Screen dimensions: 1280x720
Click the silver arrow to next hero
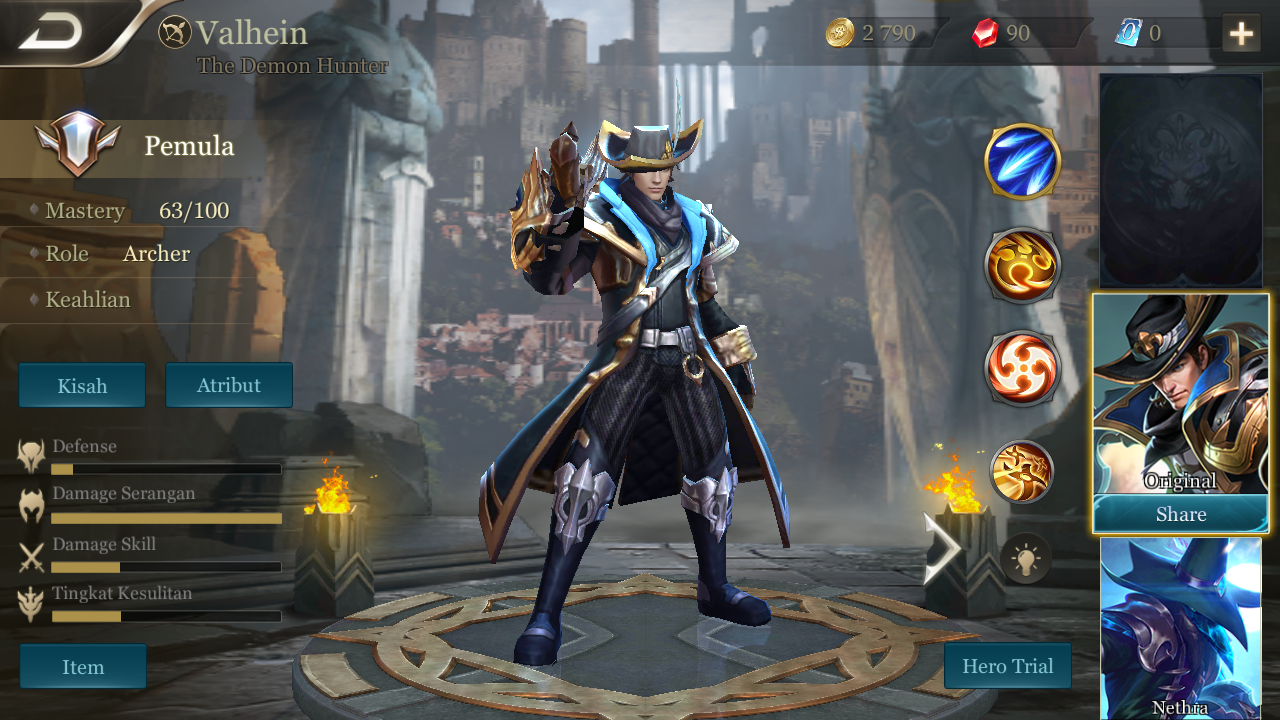tap(942, 548)
